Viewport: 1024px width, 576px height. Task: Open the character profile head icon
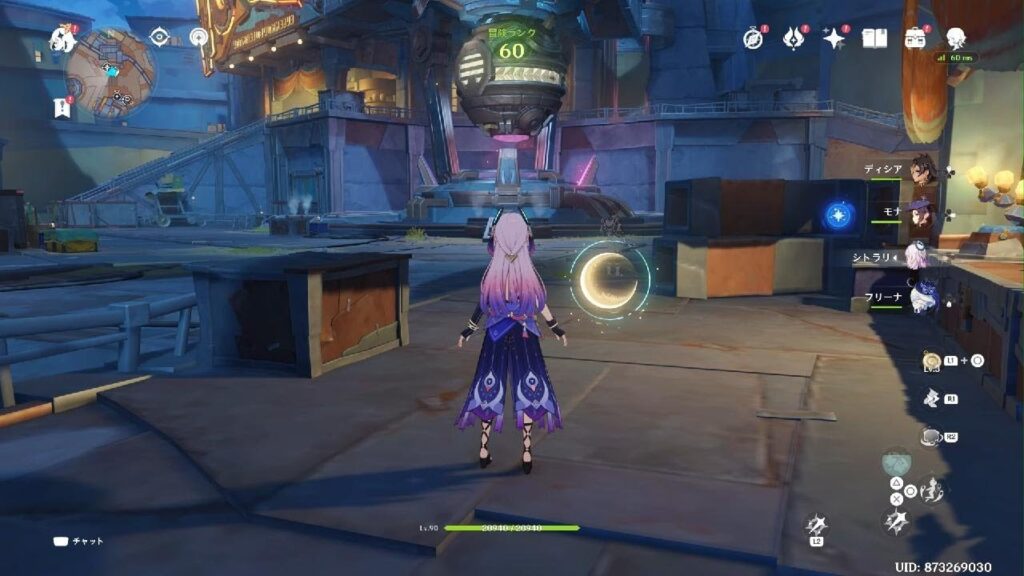point(955,38)
